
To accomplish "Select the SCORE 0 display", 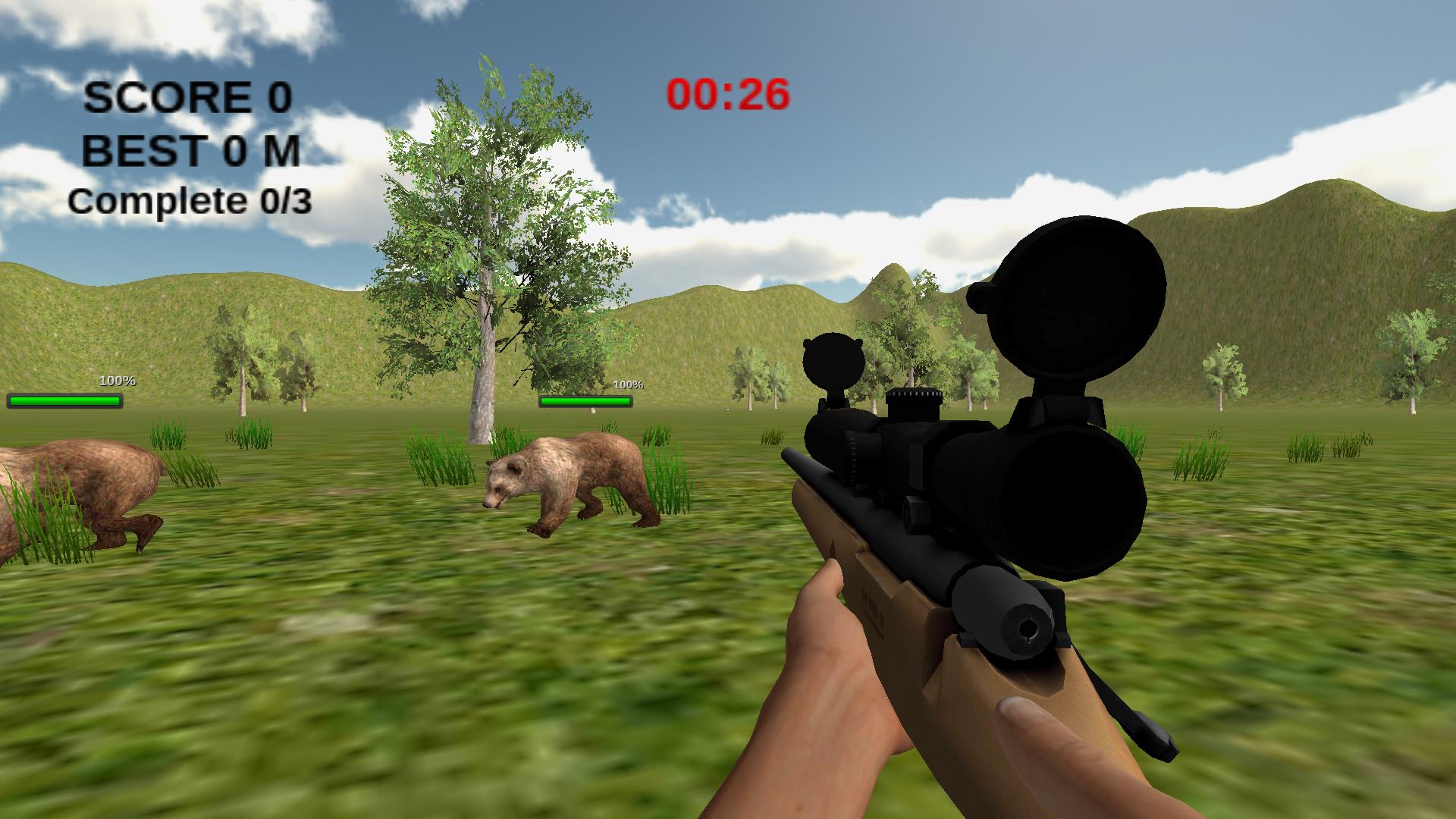I will pos(187,97).
